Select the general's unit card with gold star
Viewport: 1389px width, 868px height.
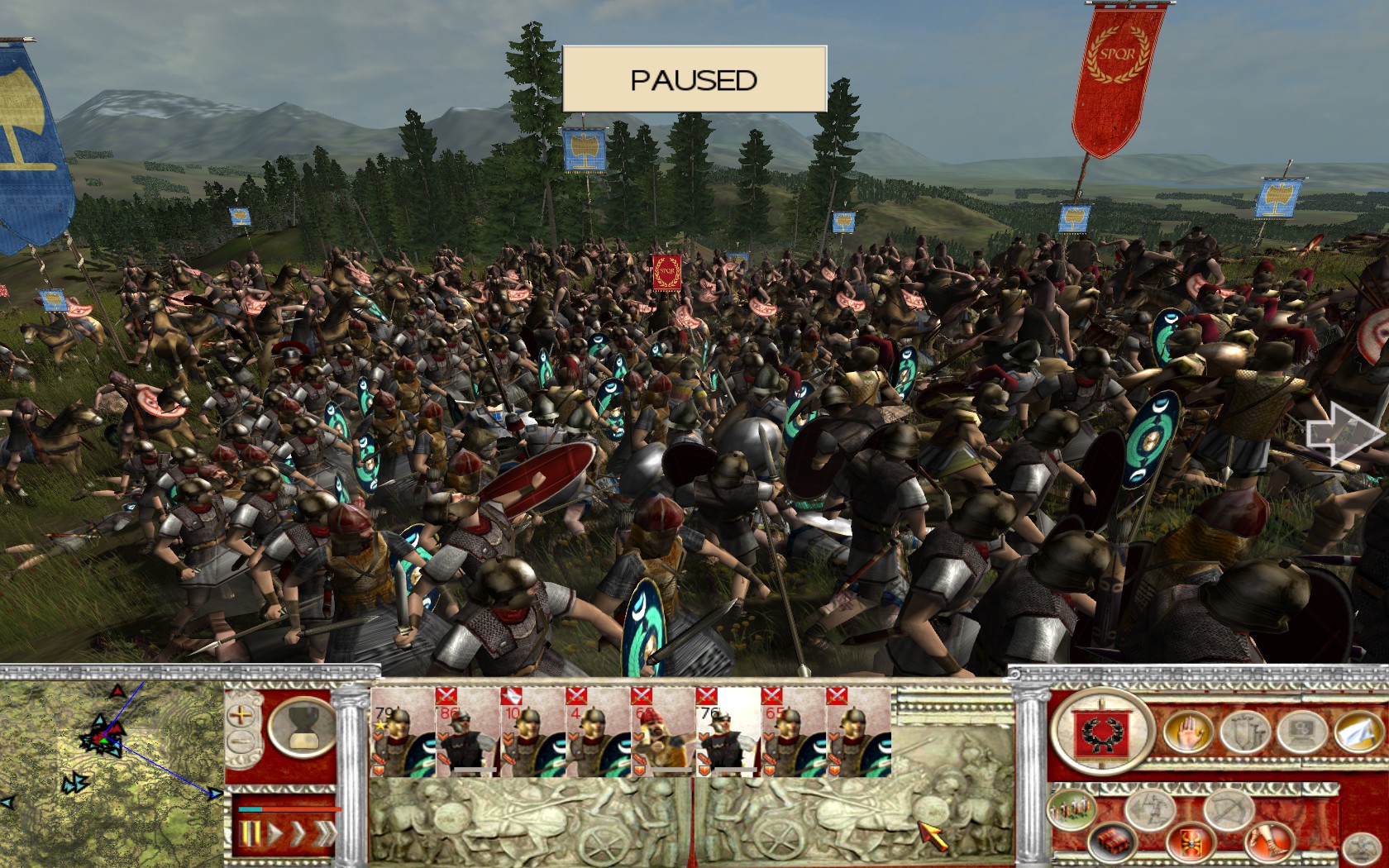[403, 732]
